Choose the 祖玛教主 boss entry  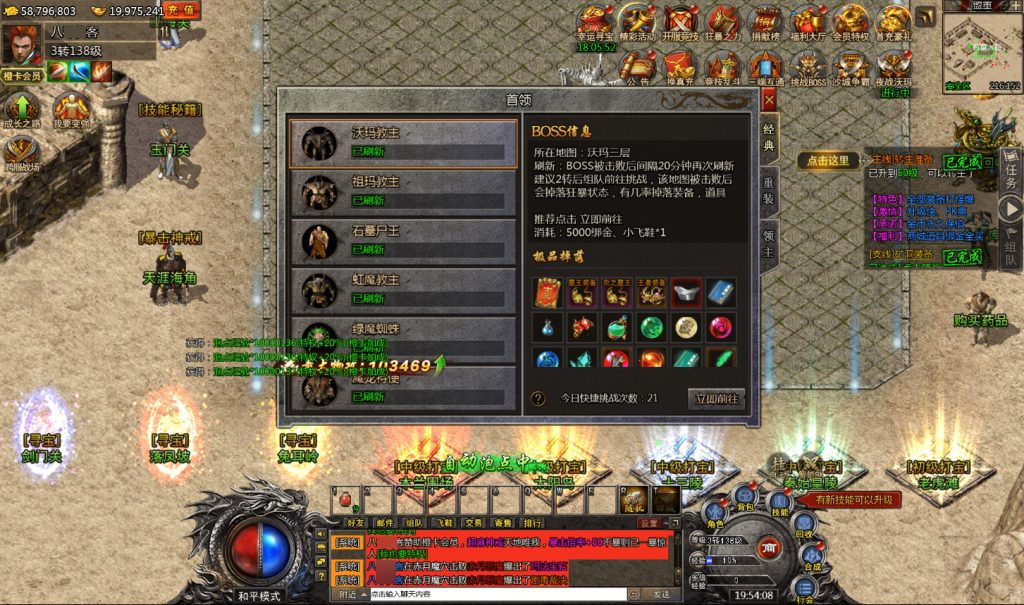[402, 192]
